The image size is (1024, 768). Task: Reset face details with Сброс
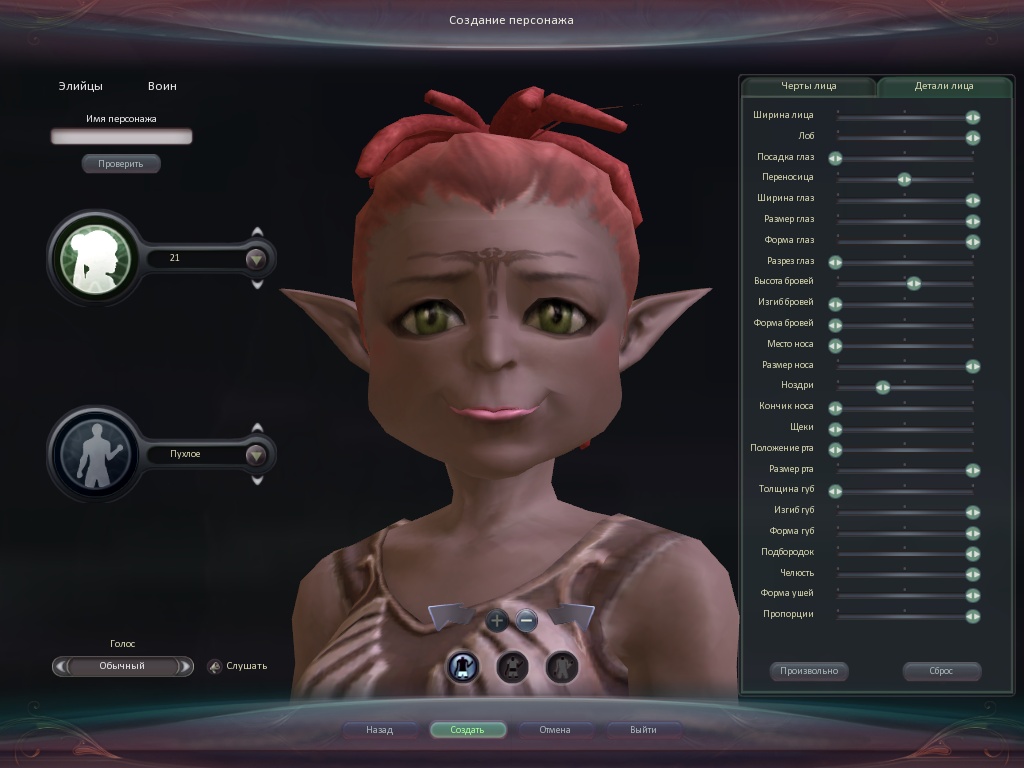(x=941, y=671)
